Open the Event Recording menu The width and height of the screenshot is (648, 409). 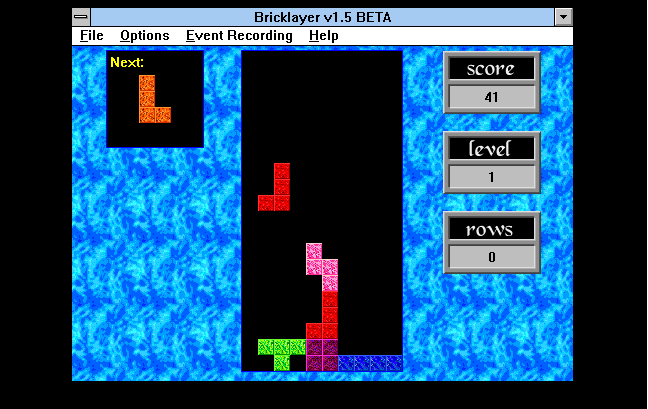[x=239, y=36]
